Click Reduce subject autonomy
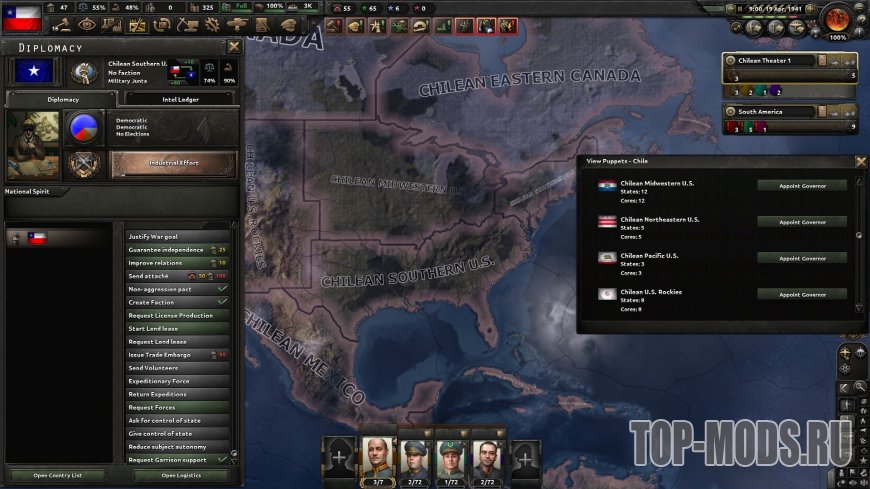 click(168, 446)
